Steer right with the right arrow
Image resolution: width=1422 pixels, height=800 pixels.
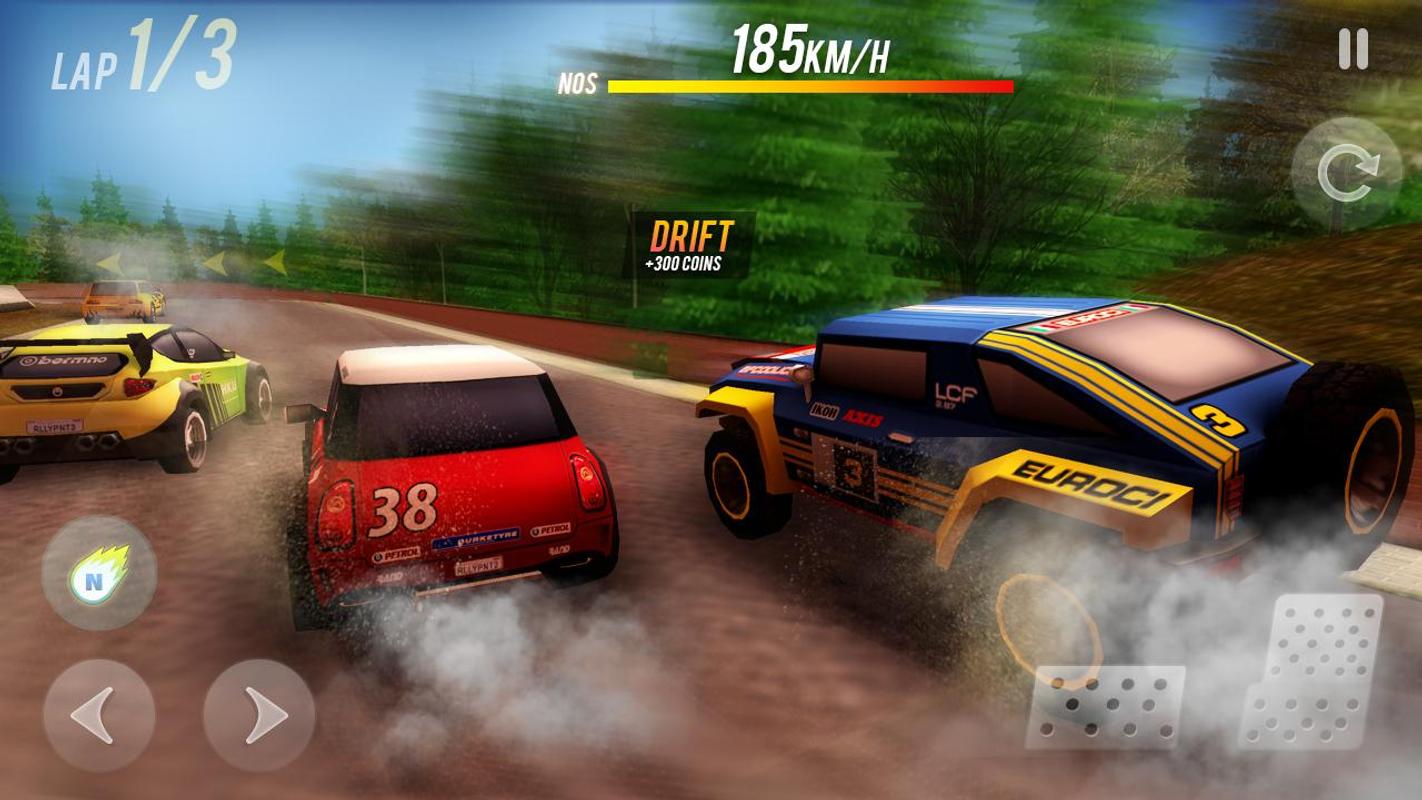coord(259,714)
